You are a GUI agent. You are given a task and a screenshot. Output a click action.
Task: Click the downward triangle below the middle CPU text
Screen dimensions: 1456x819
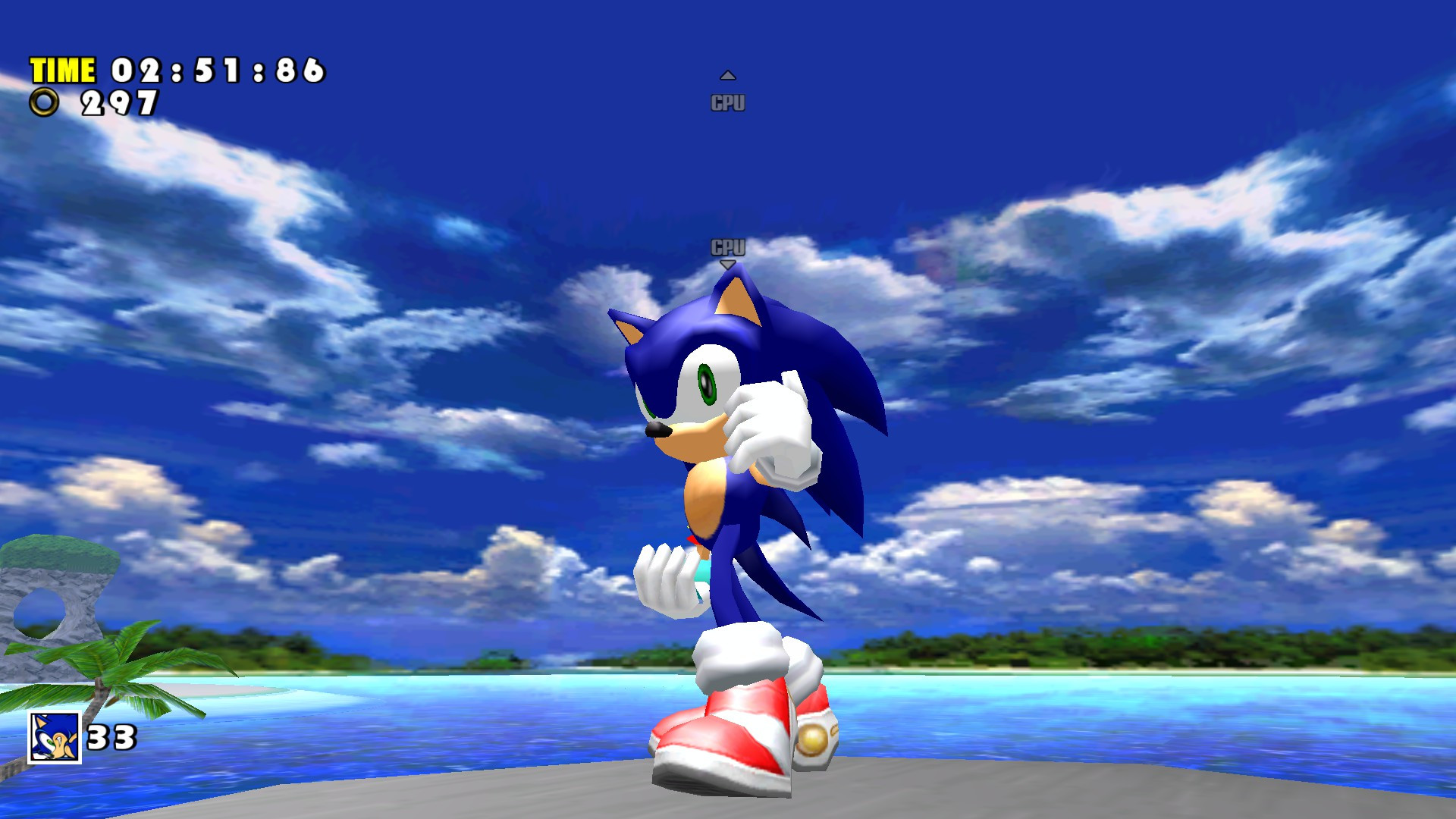727,263
